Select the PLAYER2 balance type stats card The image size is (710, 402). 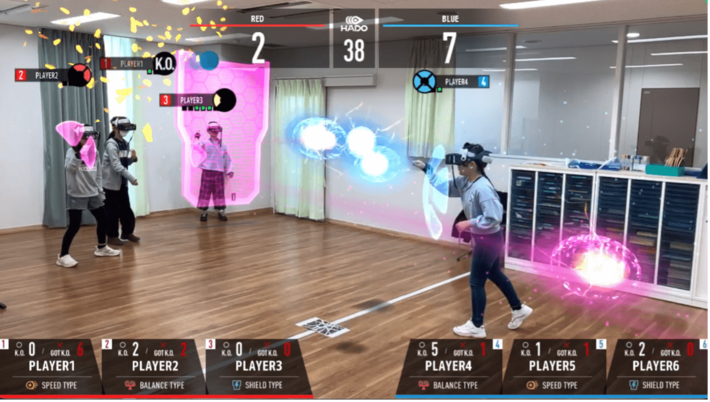pyautogui.click(x=153, y=366)
